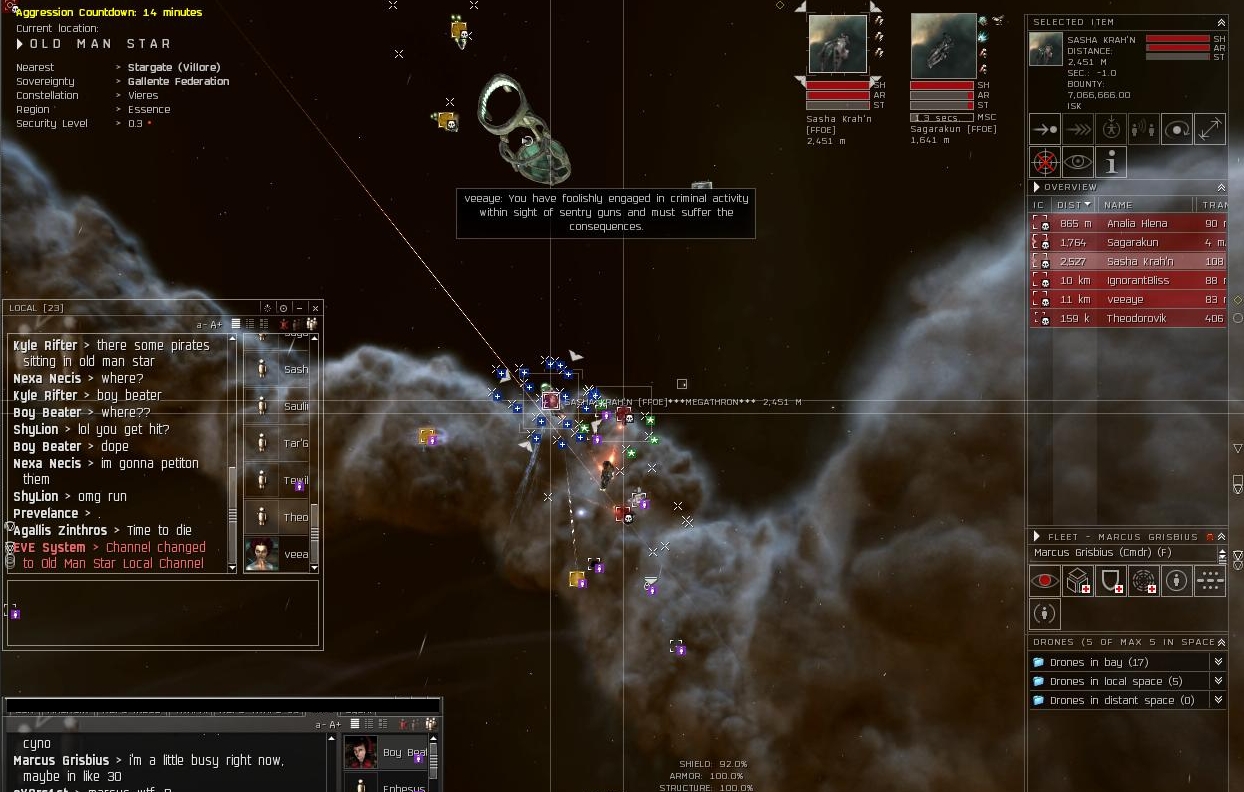Image resolution: width=1244 pixels, height=792 pixels.
Task: Close the Local chat window
Action: (315, 308)
